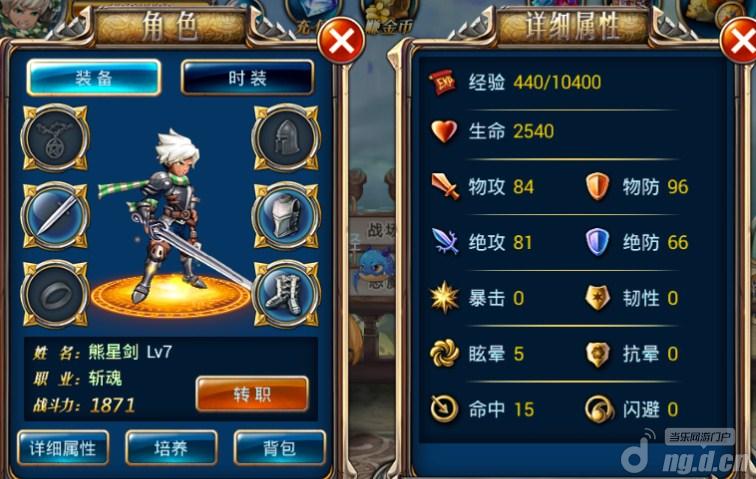Viewport: 756px width, 479px height.
Task: Switch to the 时装 costume tab
Action: coord(247,78)
